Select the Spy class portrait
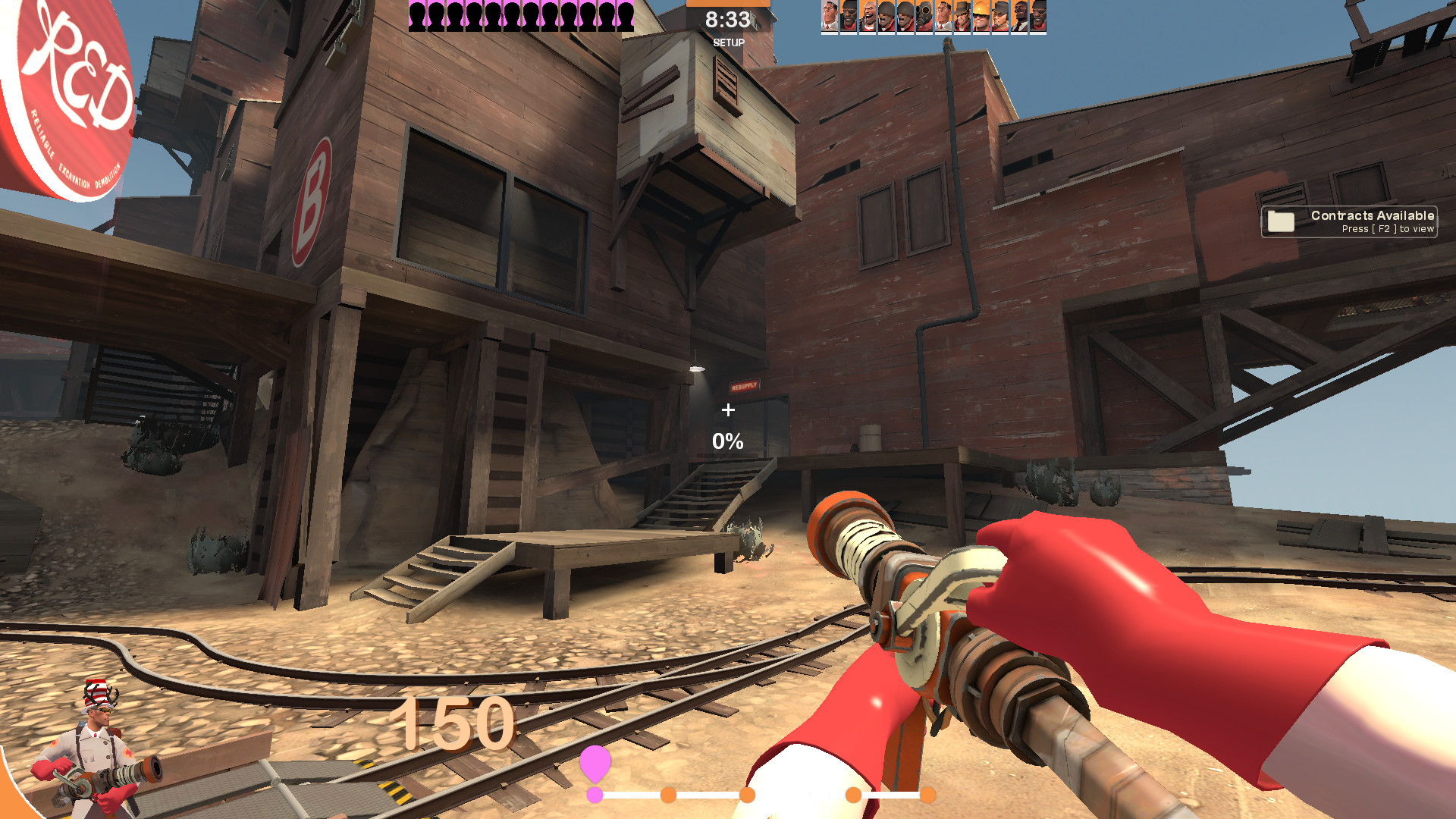This screenshot has width=1456, height=819. 1017,15
